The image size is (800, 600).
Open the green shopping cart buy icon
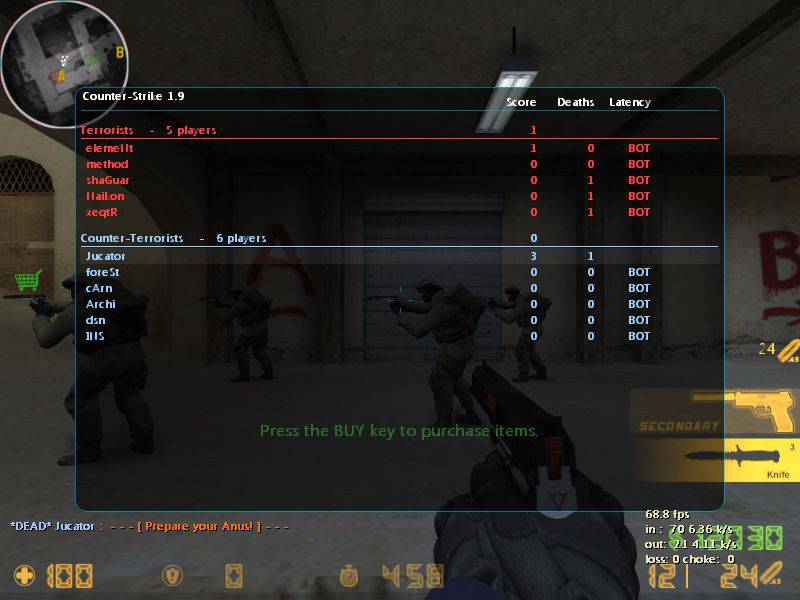click(27, 280)
